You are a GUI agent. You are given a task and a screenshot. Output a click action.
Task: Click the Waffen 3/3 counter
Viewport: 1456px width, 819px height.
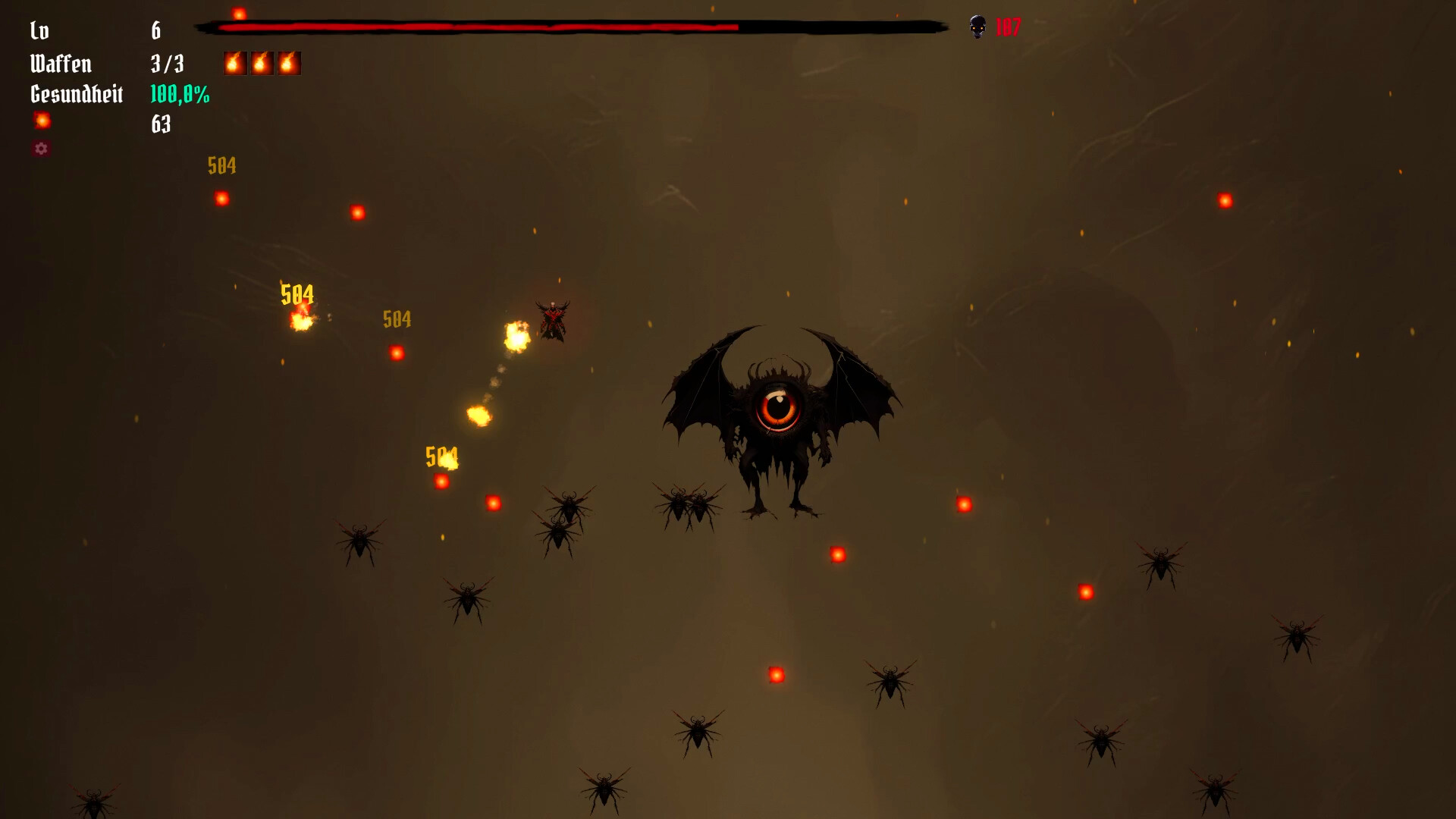(x=166, y=63)
